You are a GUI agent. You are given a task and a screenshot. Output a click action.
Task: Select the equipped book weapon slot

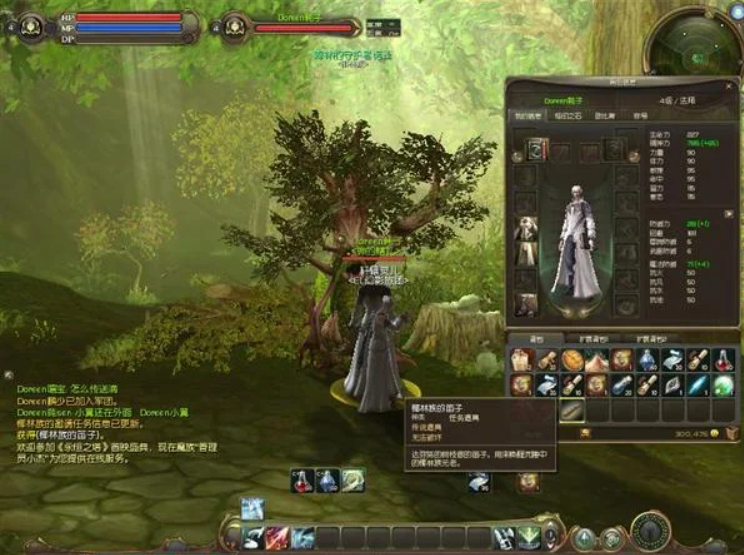[534, 151]
